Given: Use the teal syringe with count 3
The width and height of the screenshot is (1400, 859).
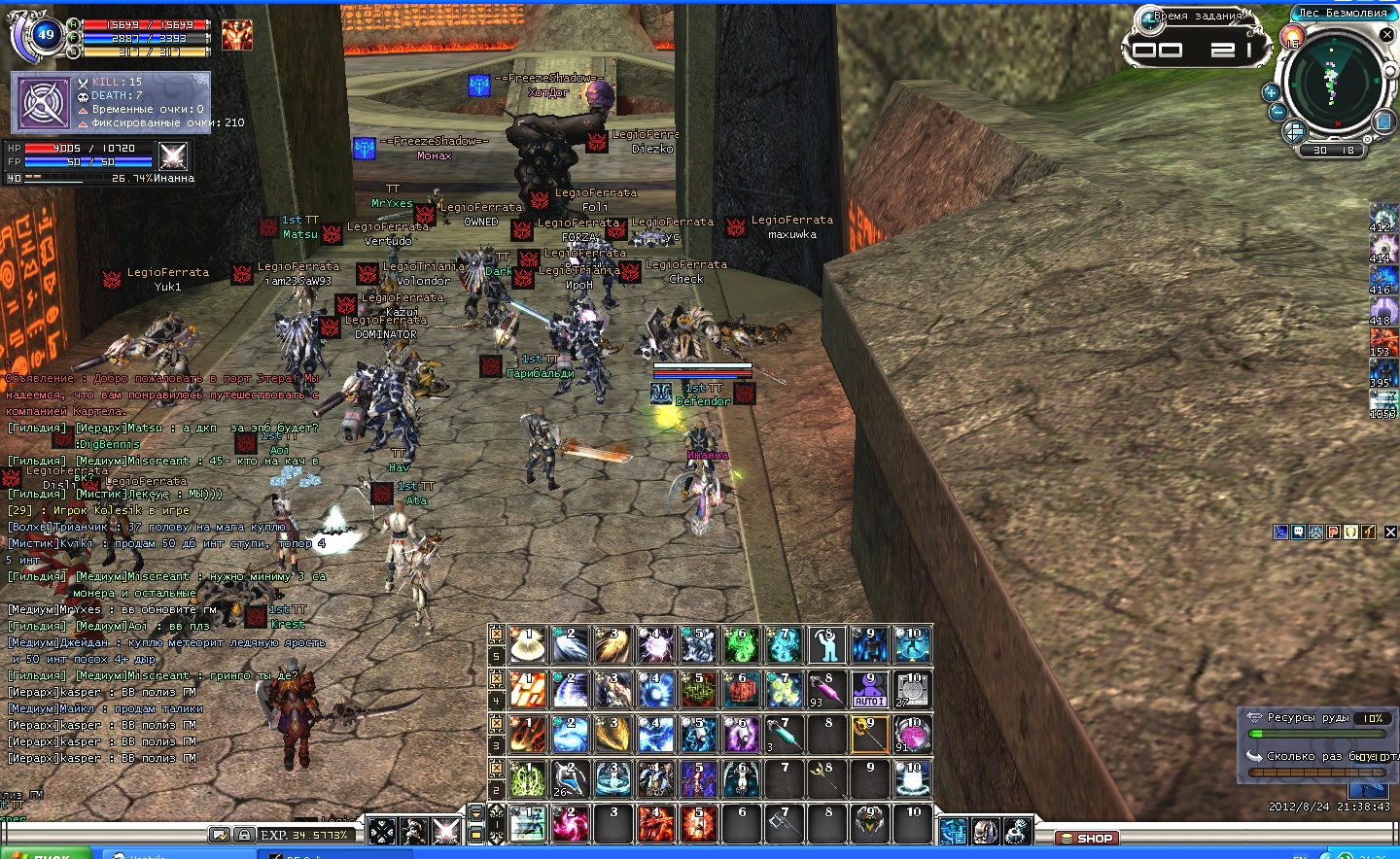Looking at the screenshot, I should click(784, 734).
